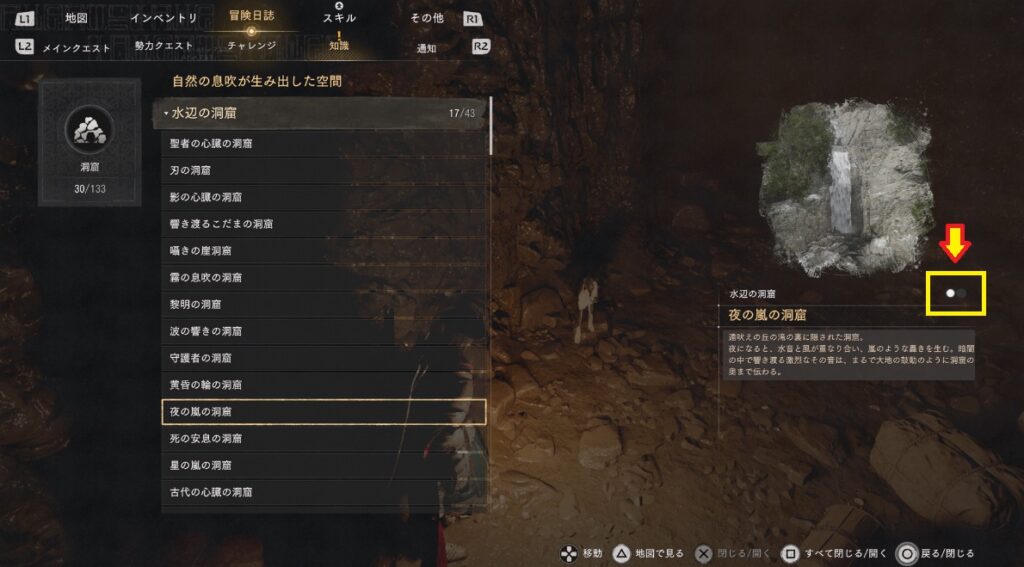The height and width of the screenshot is (567, 1024).
Task: Show the メインクエスト sub-tab
Action: pos(77,47)
